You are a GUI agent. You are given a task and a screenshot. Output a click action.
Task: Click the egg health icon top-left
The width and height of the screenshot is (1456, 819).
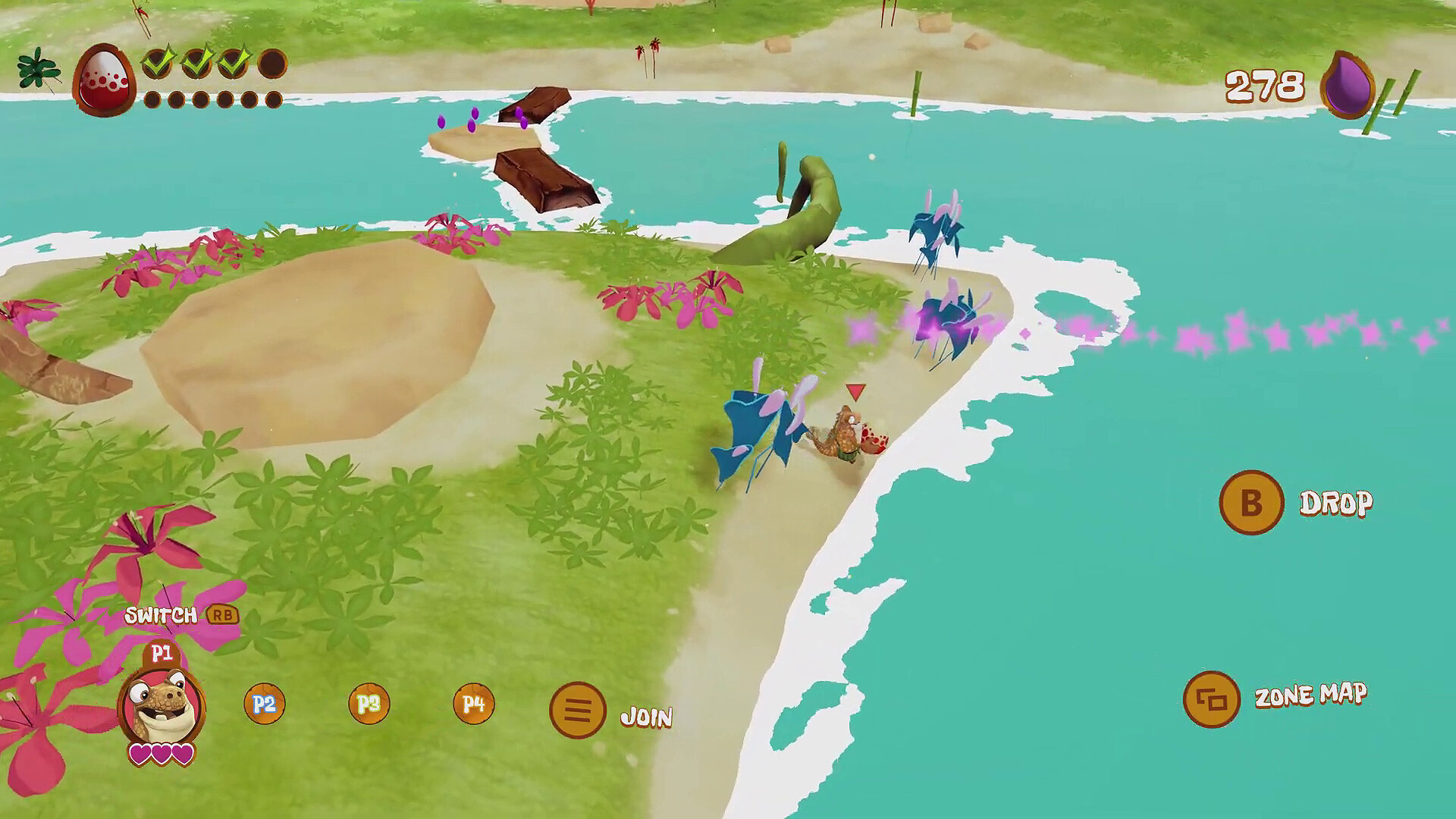(x=102, y=78)
